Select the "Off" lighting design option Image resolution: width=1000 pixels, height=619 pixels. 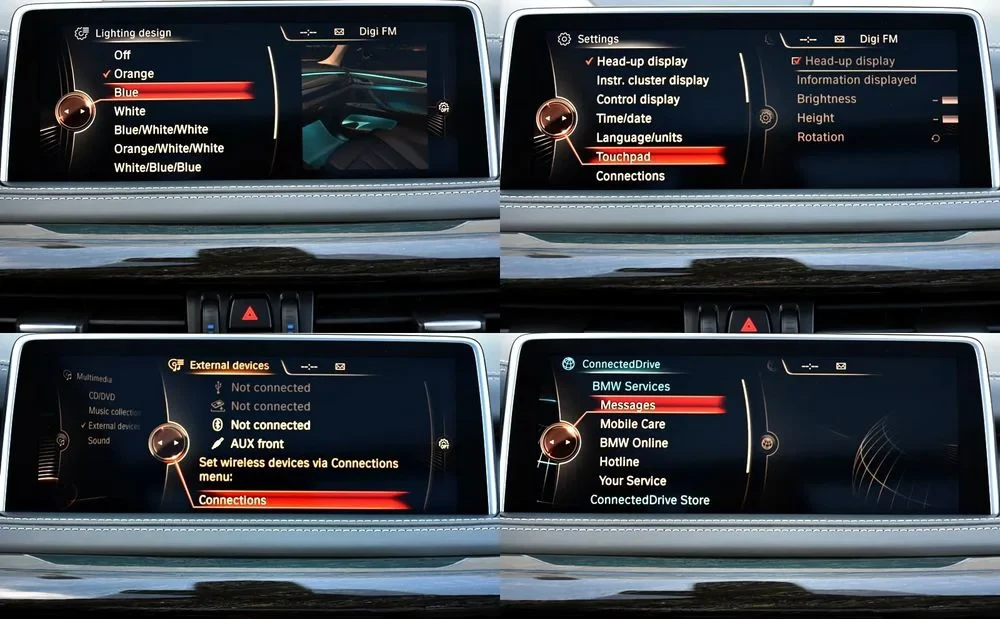[x=122, y=55]
